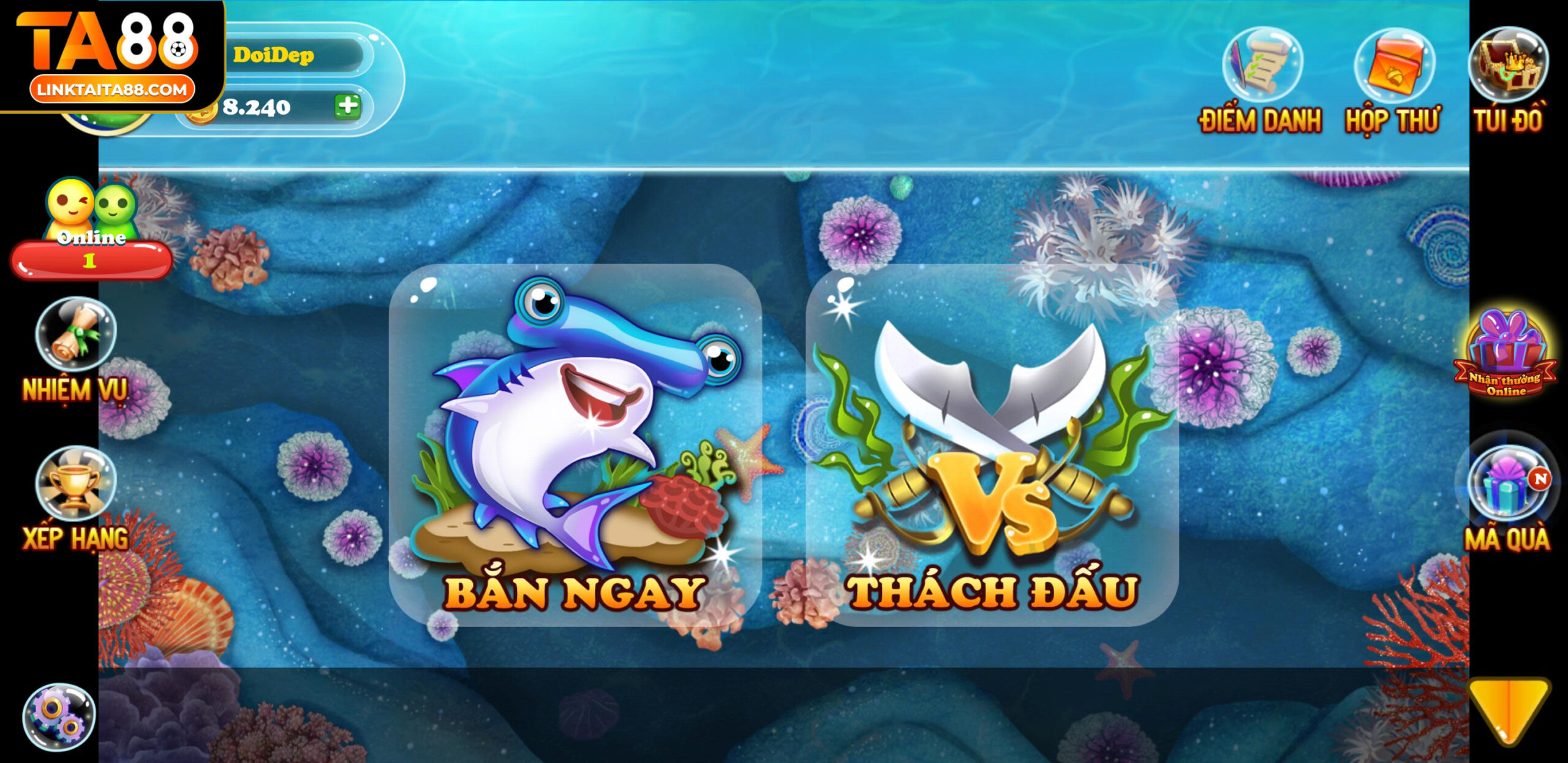Open settings with the gears icon
This screenshot has width=1568, height=763.
(59, 716)
